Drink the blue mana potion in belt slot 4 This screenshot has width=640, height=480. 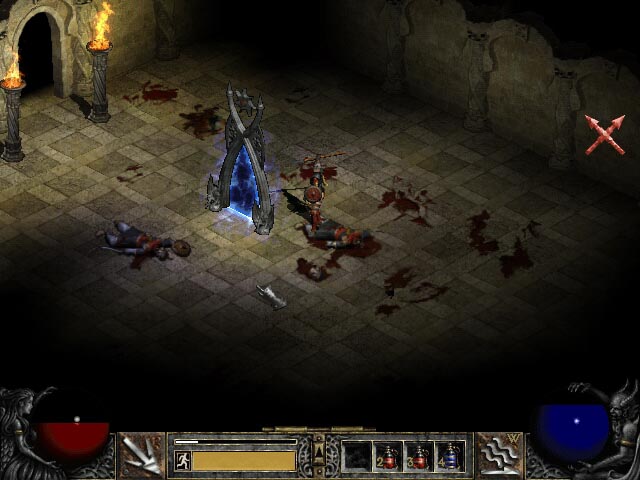tap(450, 457)
